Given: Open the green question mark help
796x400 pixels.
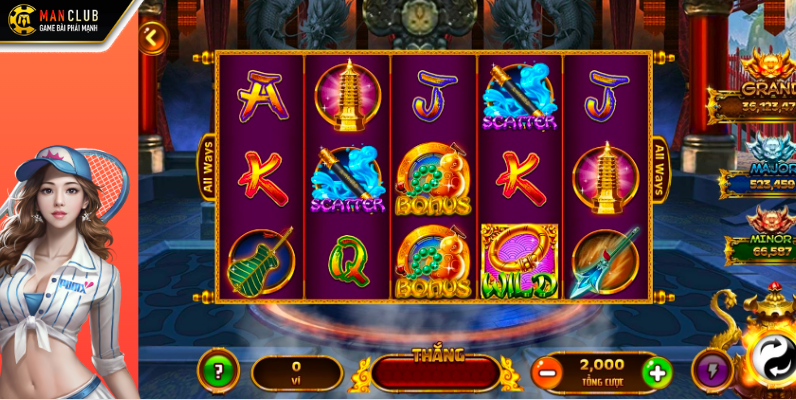Looking at the screenshot, I should pyautogui.click(x=217, y=370).
